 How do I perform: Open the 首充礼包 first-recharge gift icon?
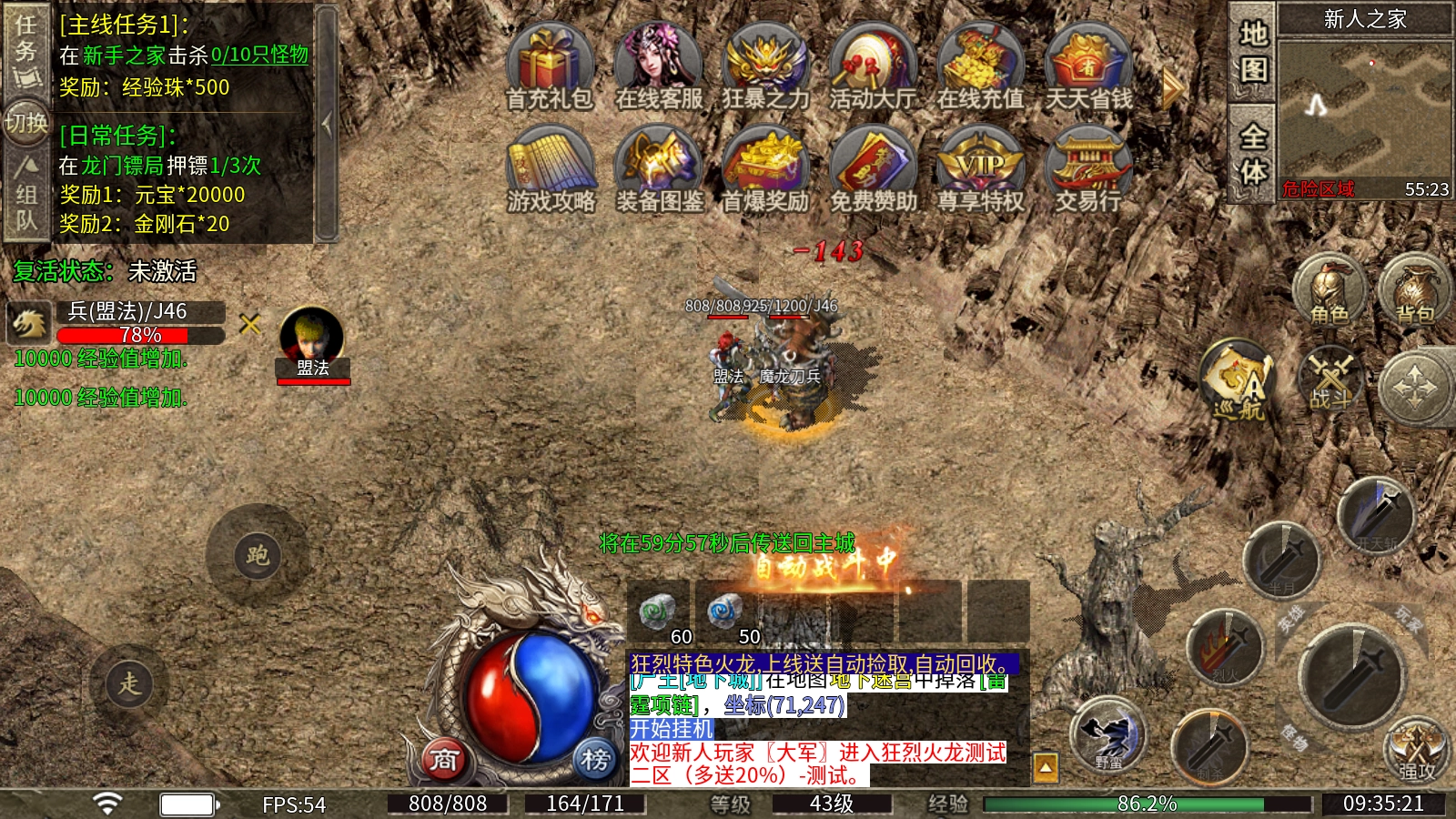click(x=549, y=68)
